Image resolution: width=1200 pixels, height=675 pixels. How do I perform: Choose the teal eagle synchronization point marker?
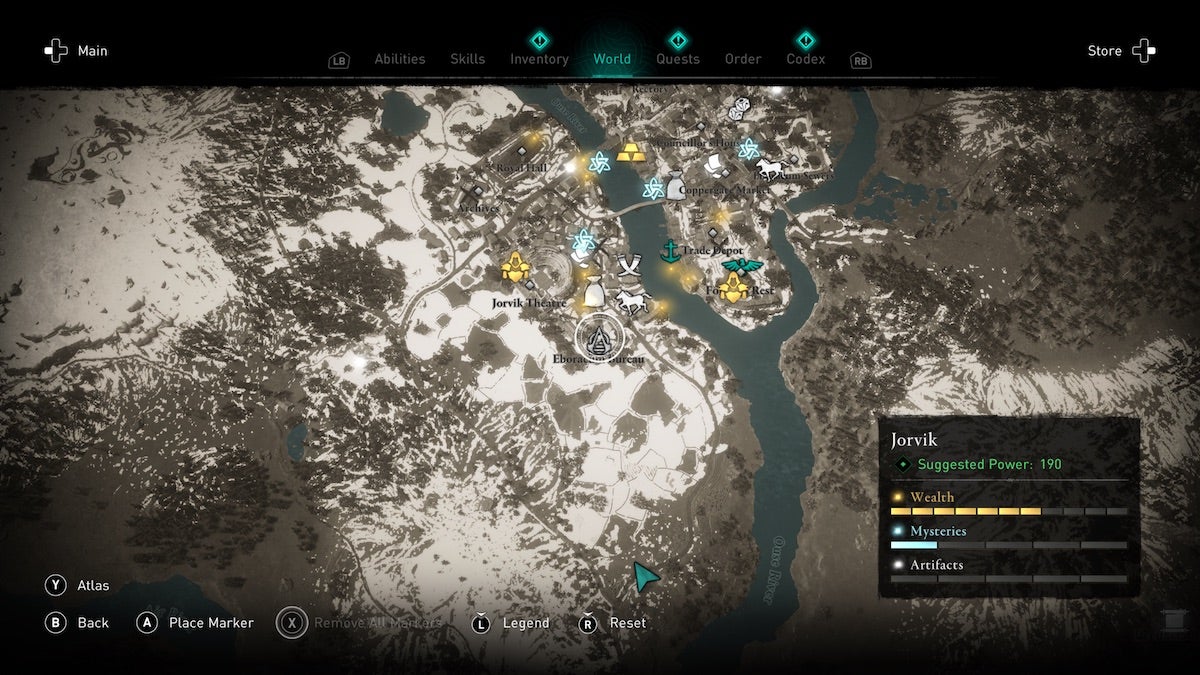point(741,266)
